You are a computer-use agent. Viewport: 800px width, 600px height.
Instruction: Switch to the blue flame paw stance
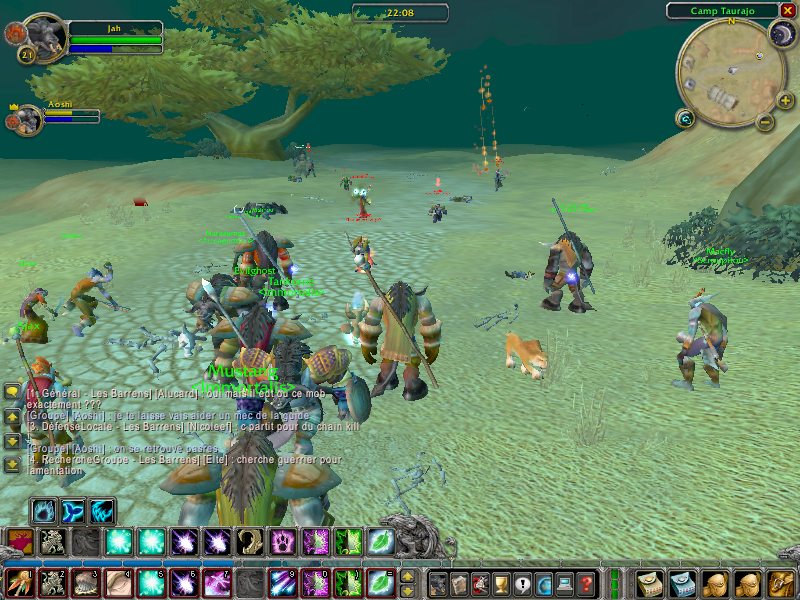click(x=44, y=511)
